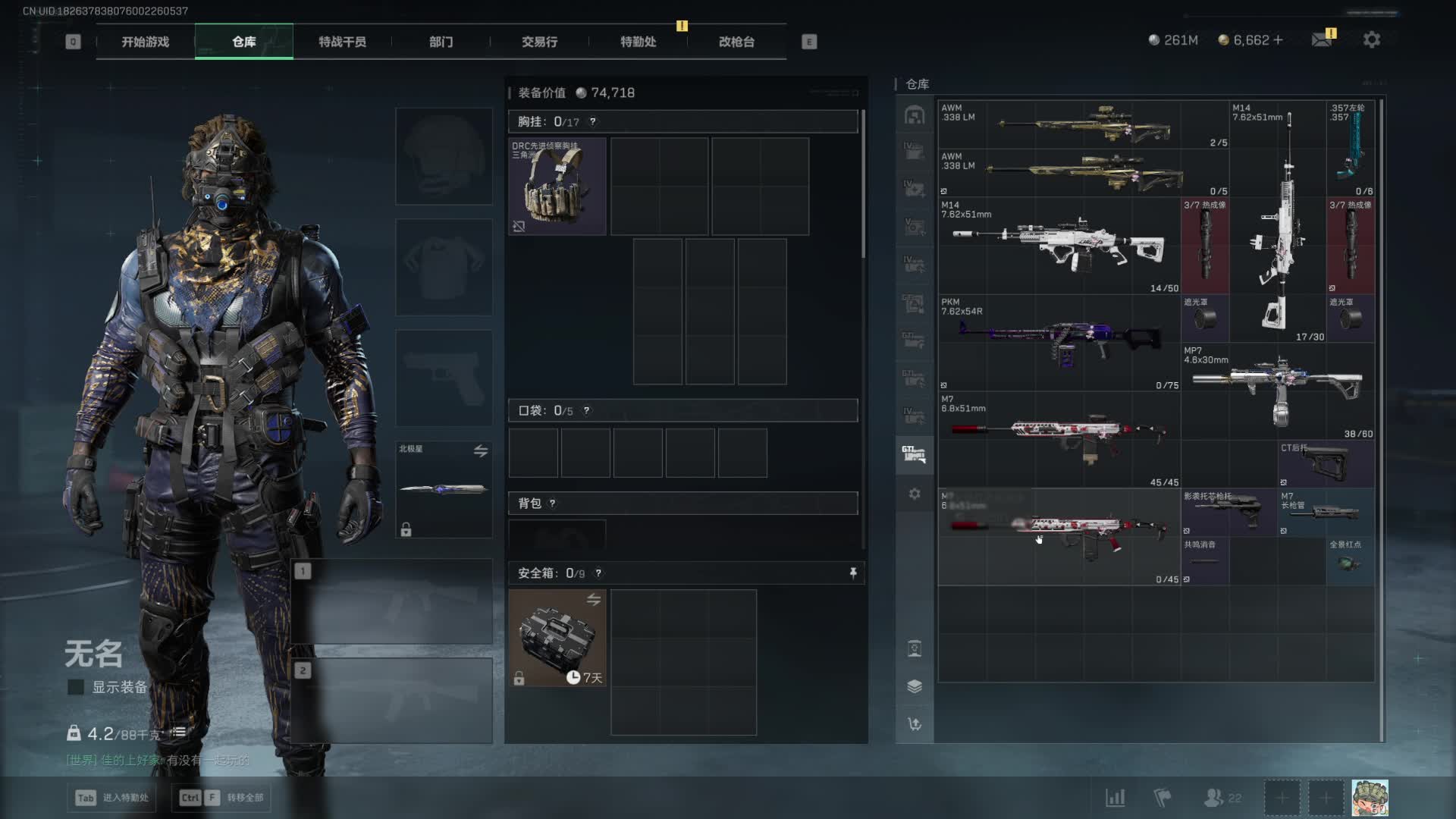Open the settings gear icon
This screenshot has height=819, width=1456.
[x=1371, y=39]
